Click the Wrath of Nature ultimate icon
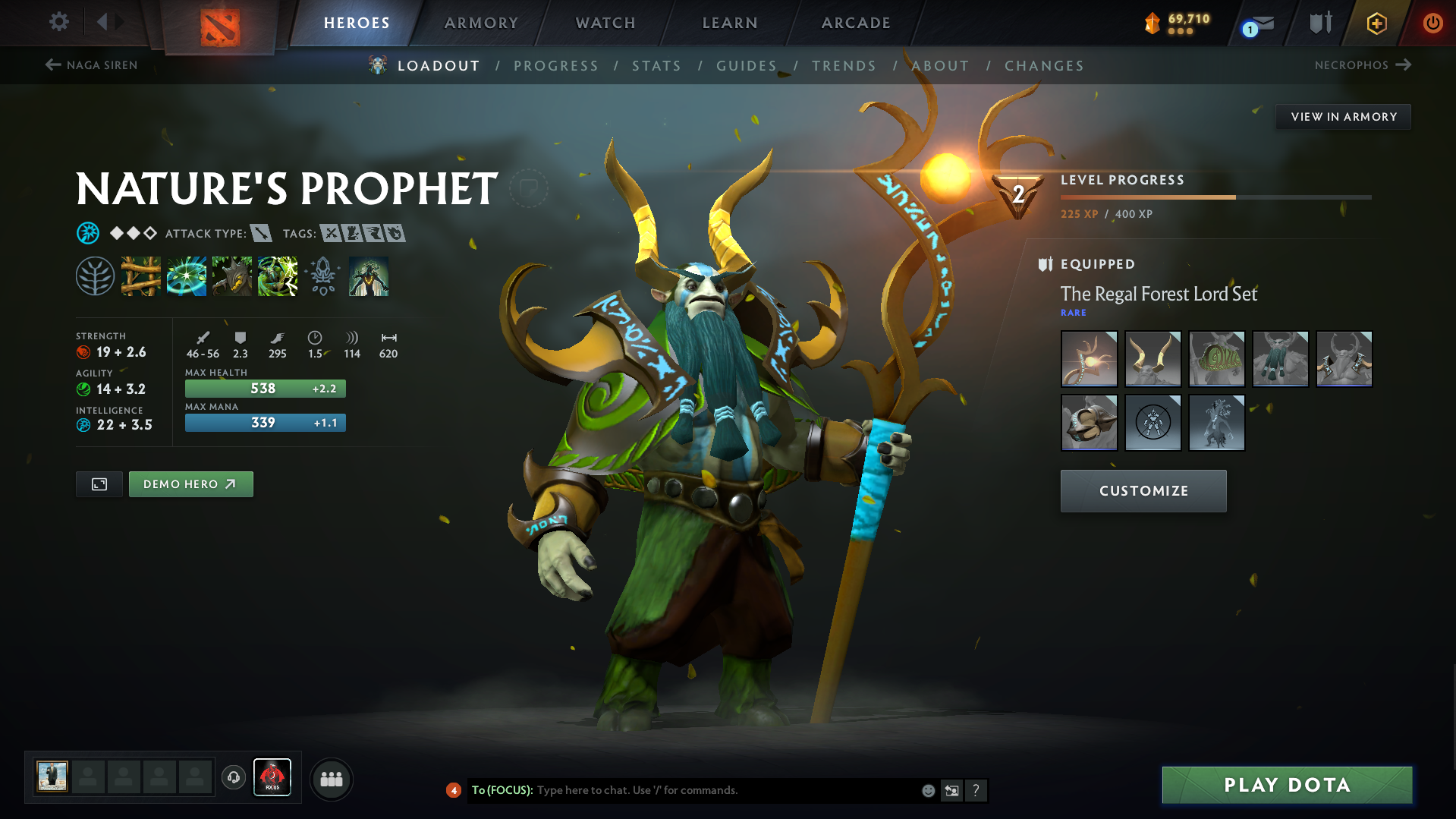1456x819 pixels. click(278, 276)
